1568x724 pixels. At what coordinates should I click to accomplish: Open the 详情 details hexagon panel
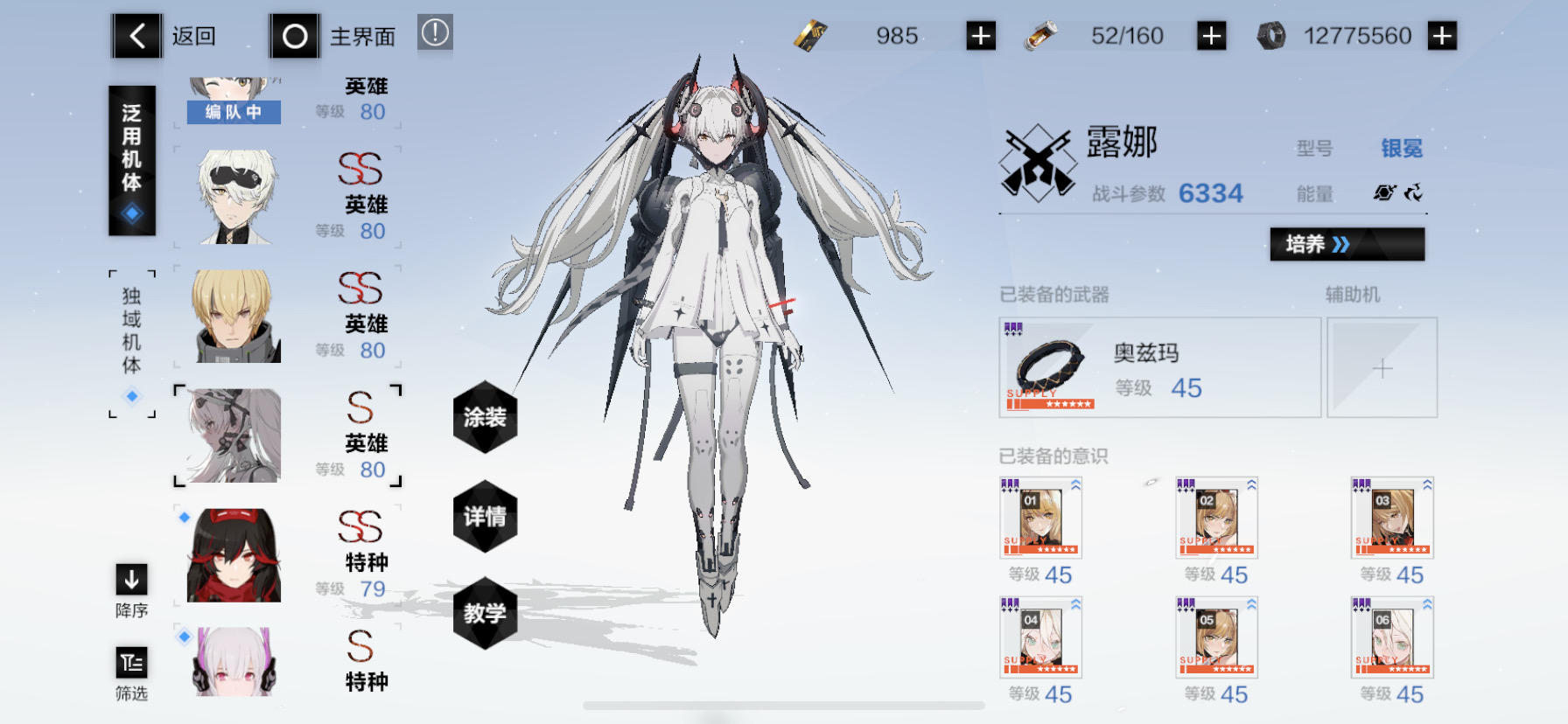(x=486, y=518)
